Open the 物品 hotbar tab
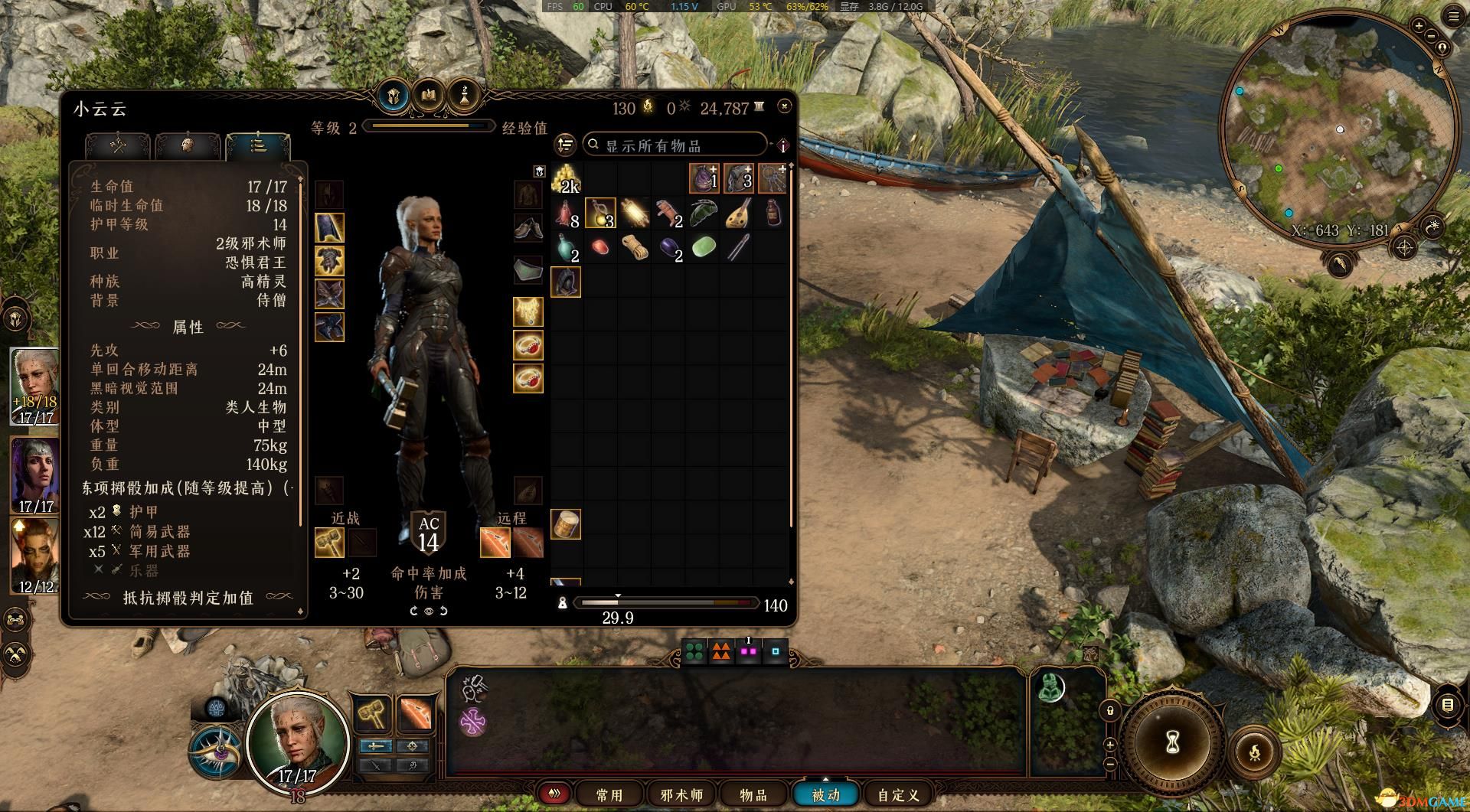 coord(753,795)
